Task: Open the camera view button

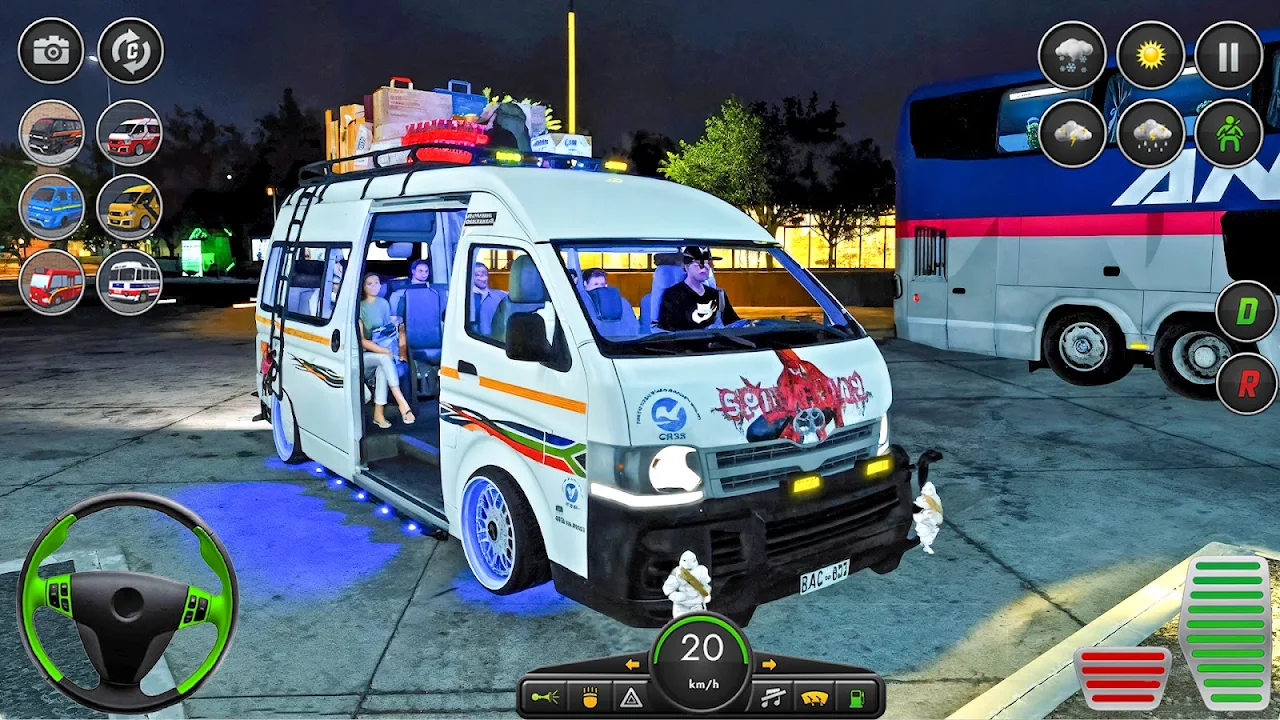Action: pos(51,51)
